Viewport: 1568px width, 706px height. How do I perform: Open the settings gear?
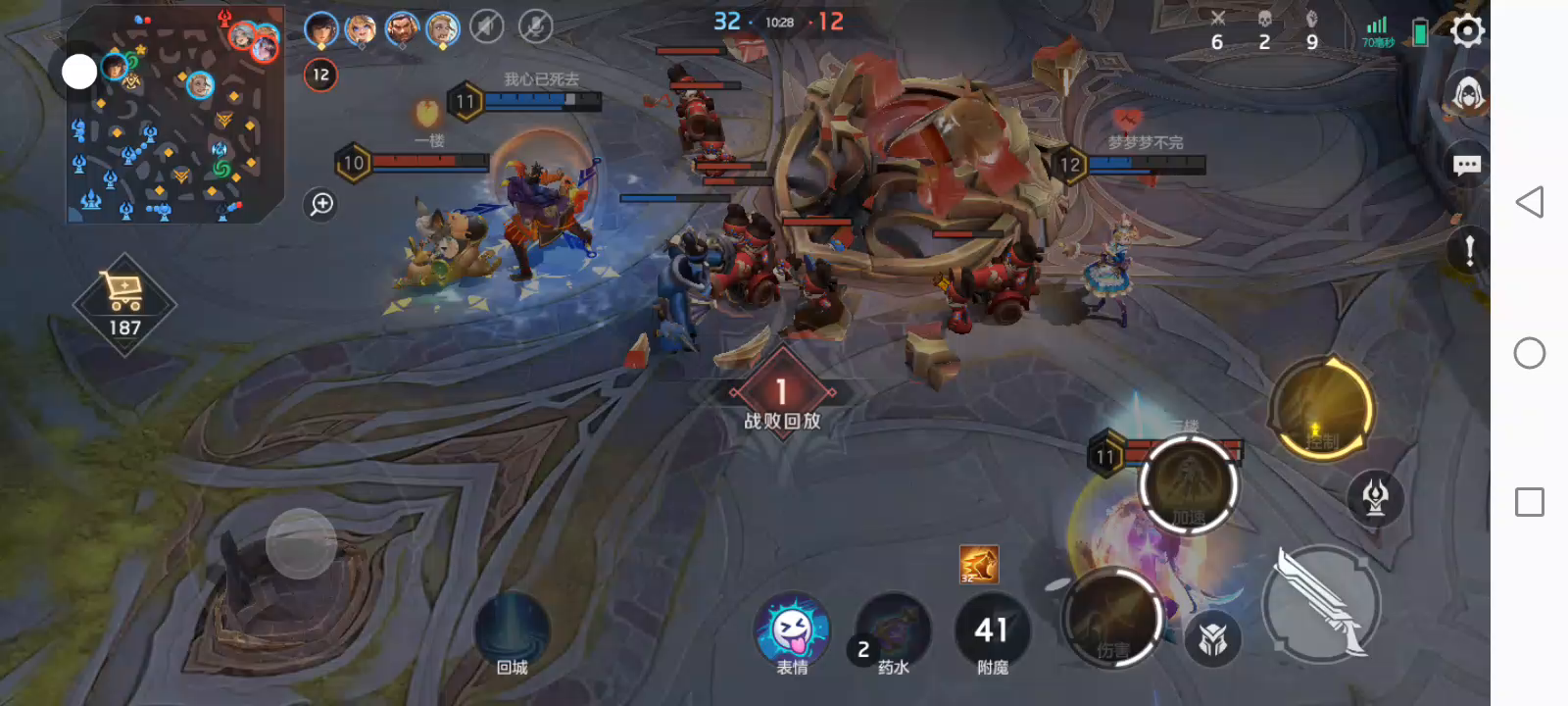pos(1466,31)
